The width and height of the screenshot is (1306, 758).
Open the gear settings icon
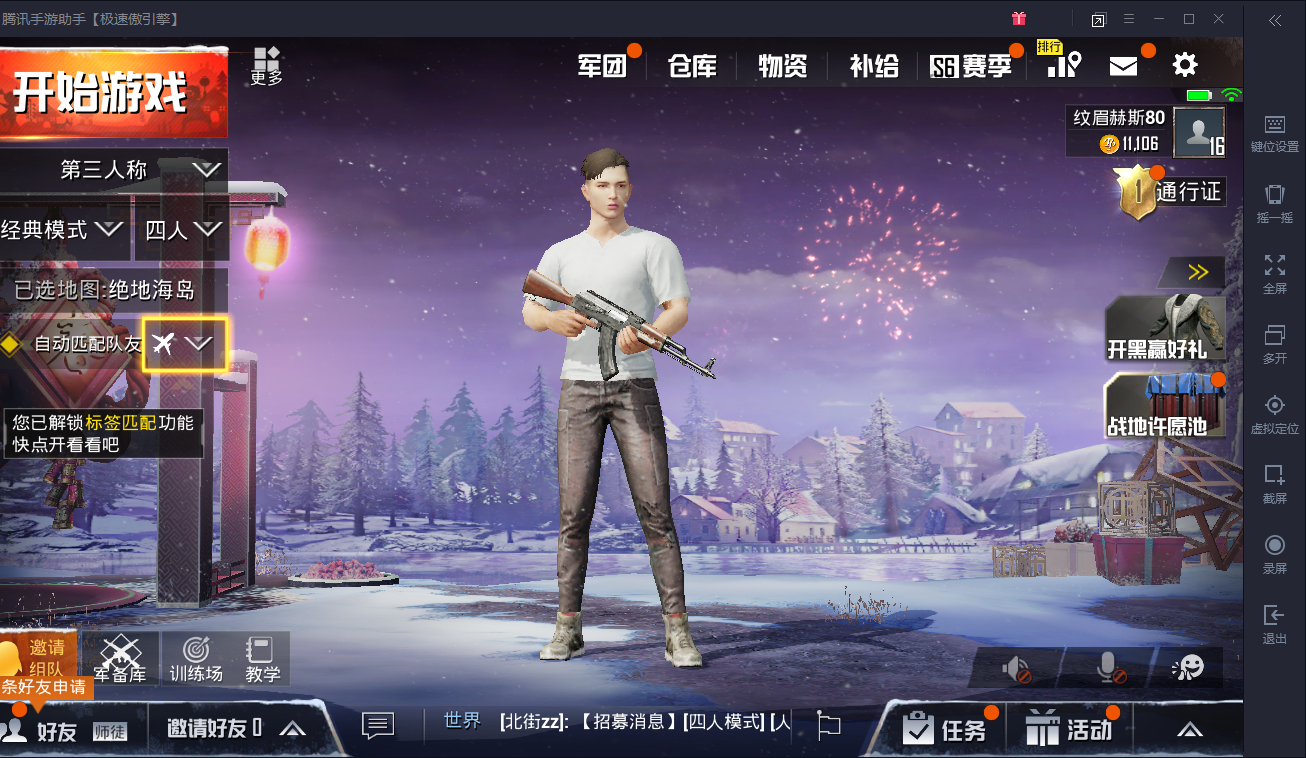(1185, 66)
